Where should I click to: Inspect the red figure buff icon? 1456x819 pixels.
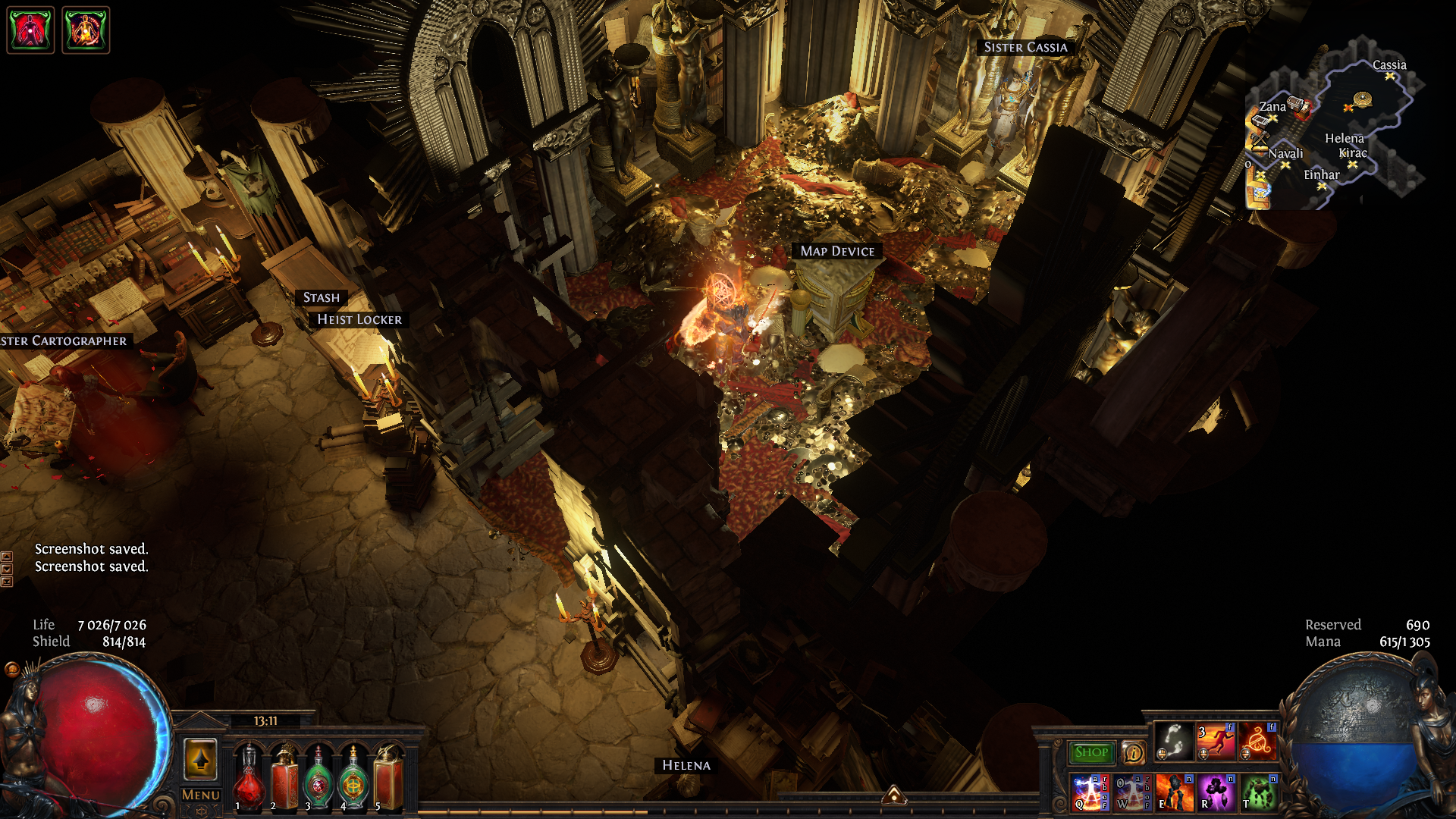[30, 30]
